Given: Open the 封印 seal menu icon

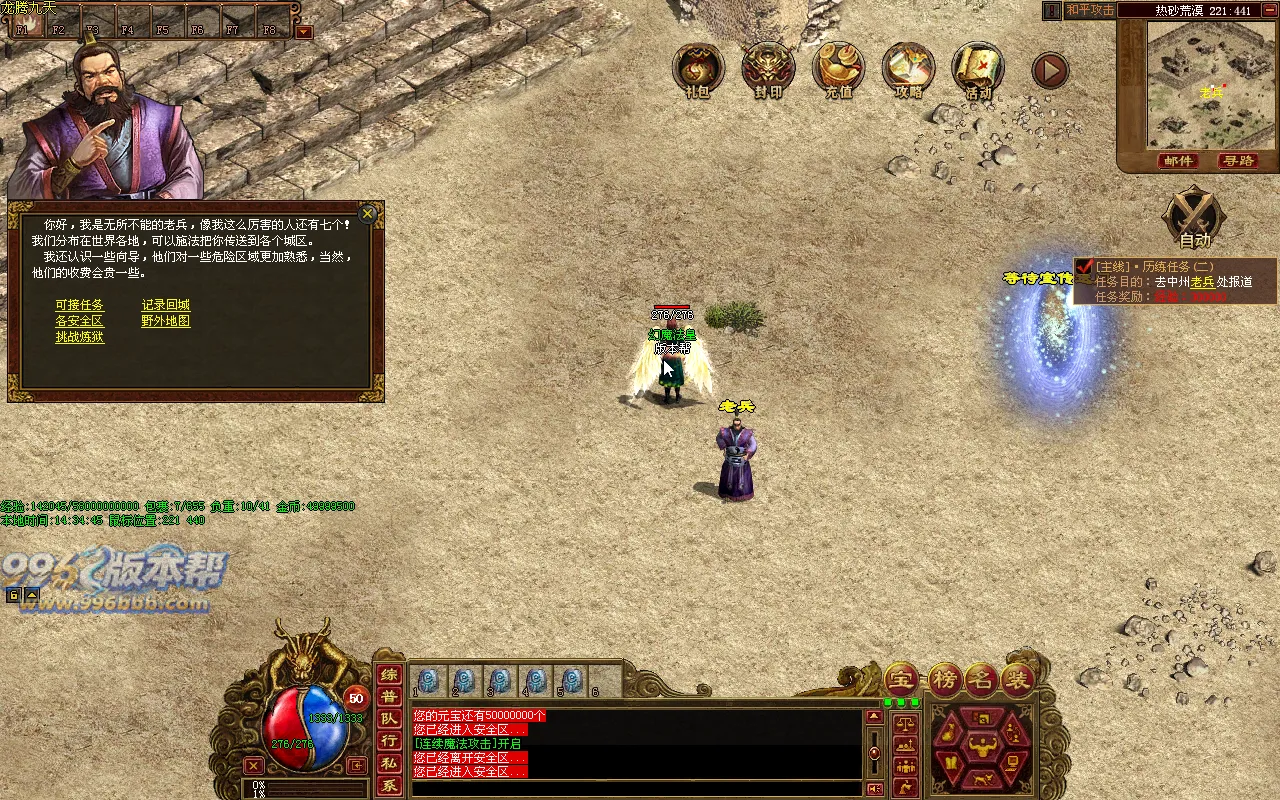Looking at the screenshot, I should pyautogui.click(x=768, y=70).
